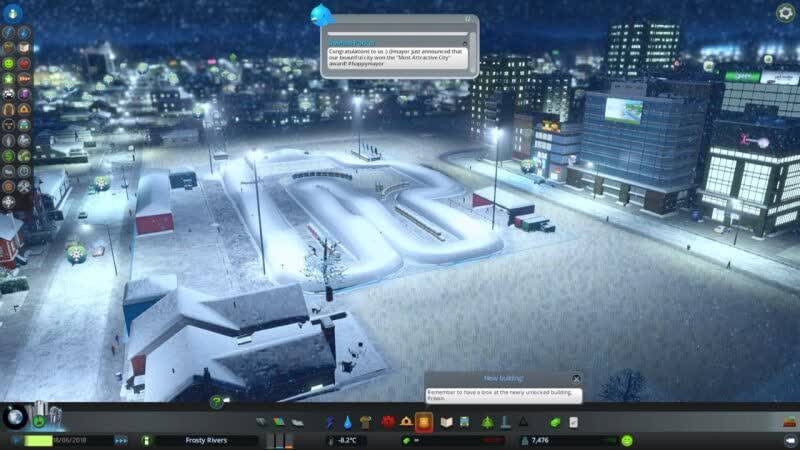Open the green happiness face indicator
The image size is (800, 450).
(x=627, y=440)
